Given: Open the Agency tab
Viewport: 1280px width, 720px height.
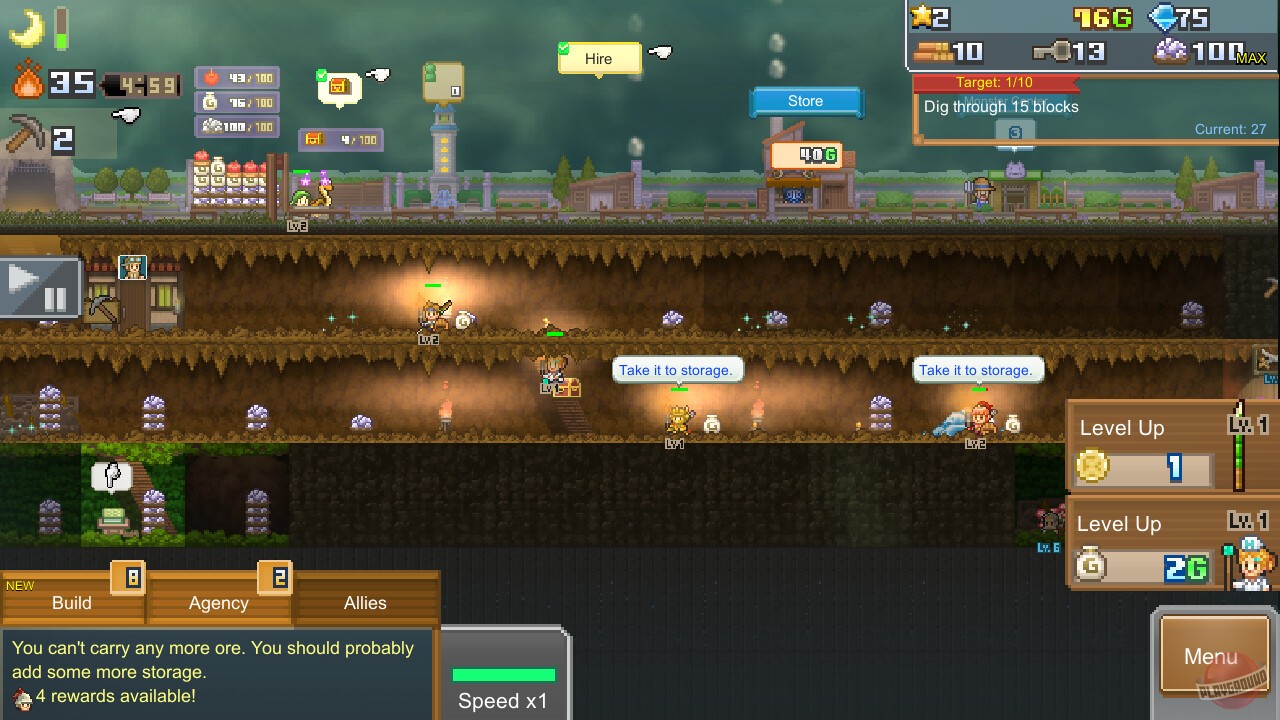Looking at the screenshot, I should (219, 603).
